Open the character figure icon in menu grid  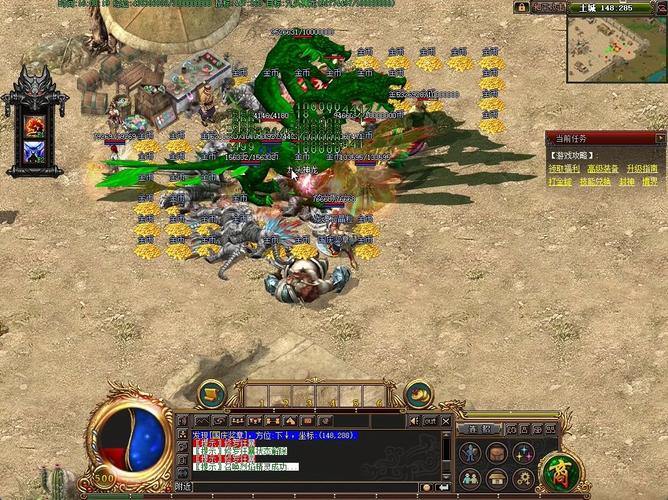click(471, 453)
